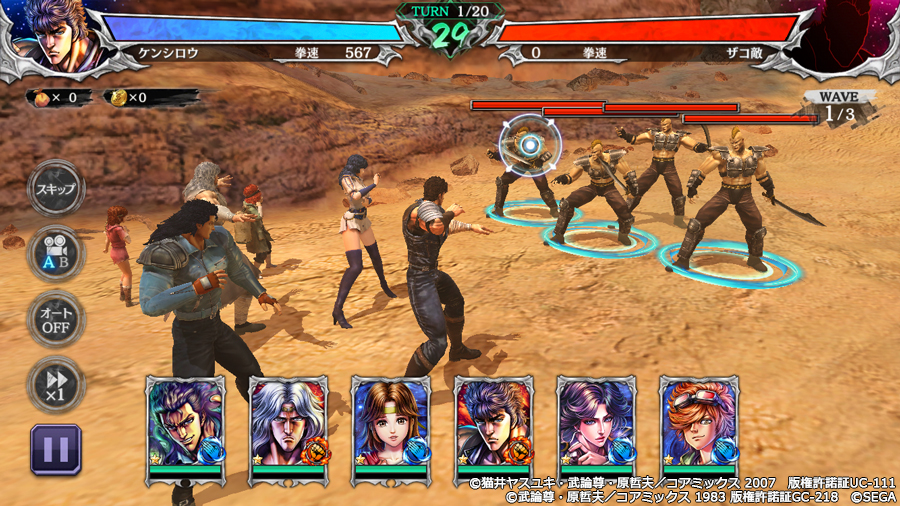This screenshot has width=900, height=506.
Task: Pause the battle
Action: 56,448
